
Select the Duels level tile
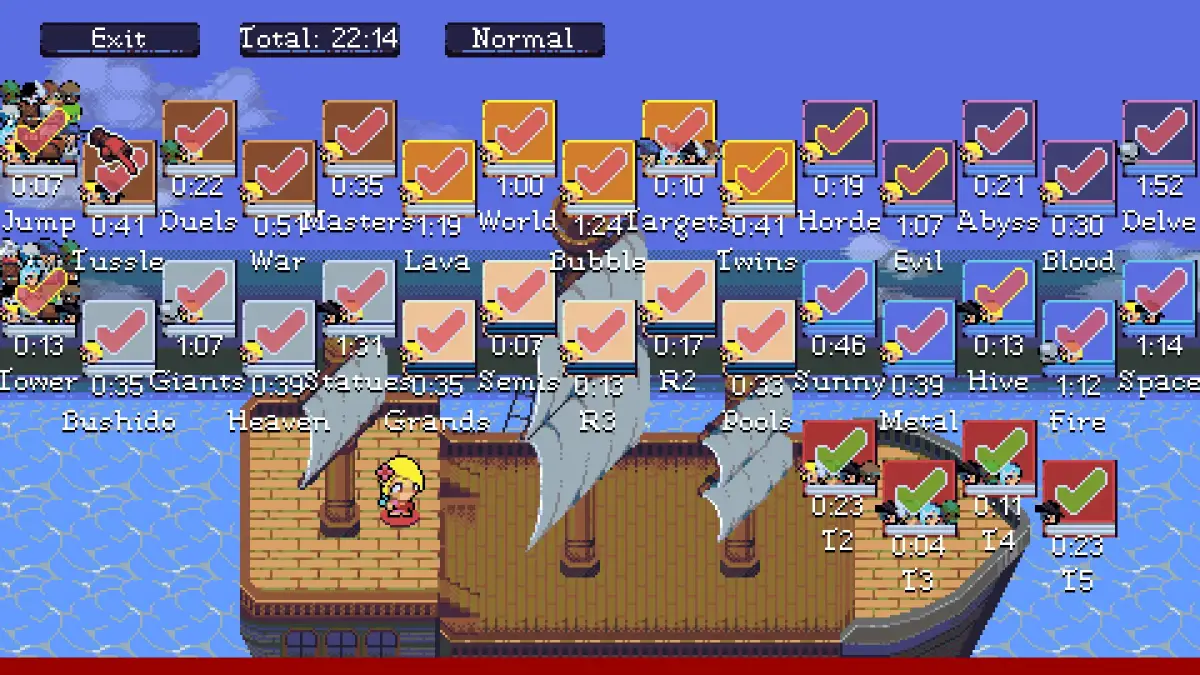pyautogui.click(x=200, y=136)
